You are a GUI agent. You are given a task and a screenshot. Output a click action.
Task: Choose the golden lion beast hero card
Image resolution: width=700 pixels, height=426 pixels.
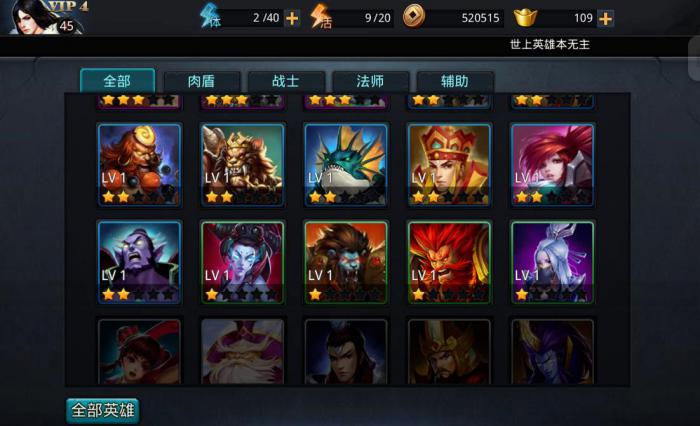pos(243,164)
